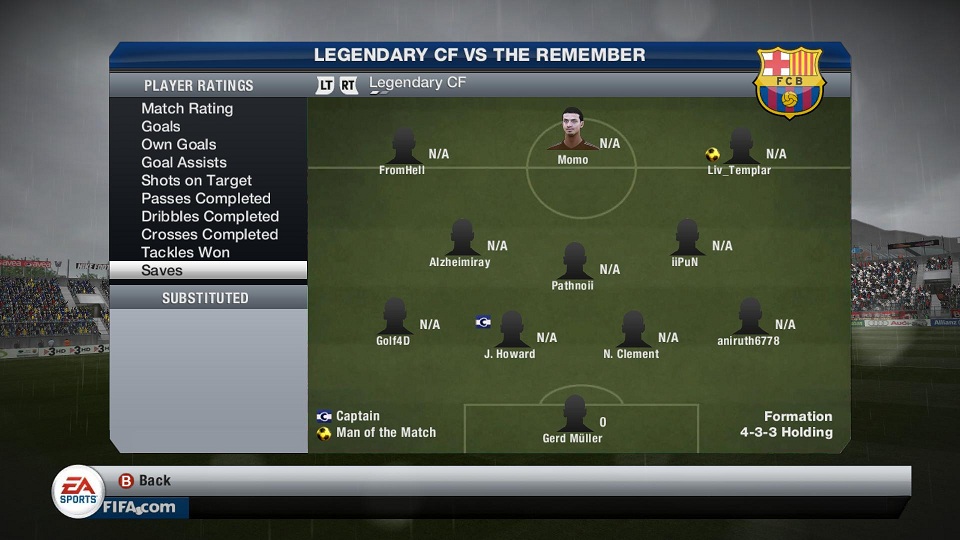The width and height of the screenshot is (960, 540).
Task: Choose the Goals rating category
Action: tap(161, 127)
